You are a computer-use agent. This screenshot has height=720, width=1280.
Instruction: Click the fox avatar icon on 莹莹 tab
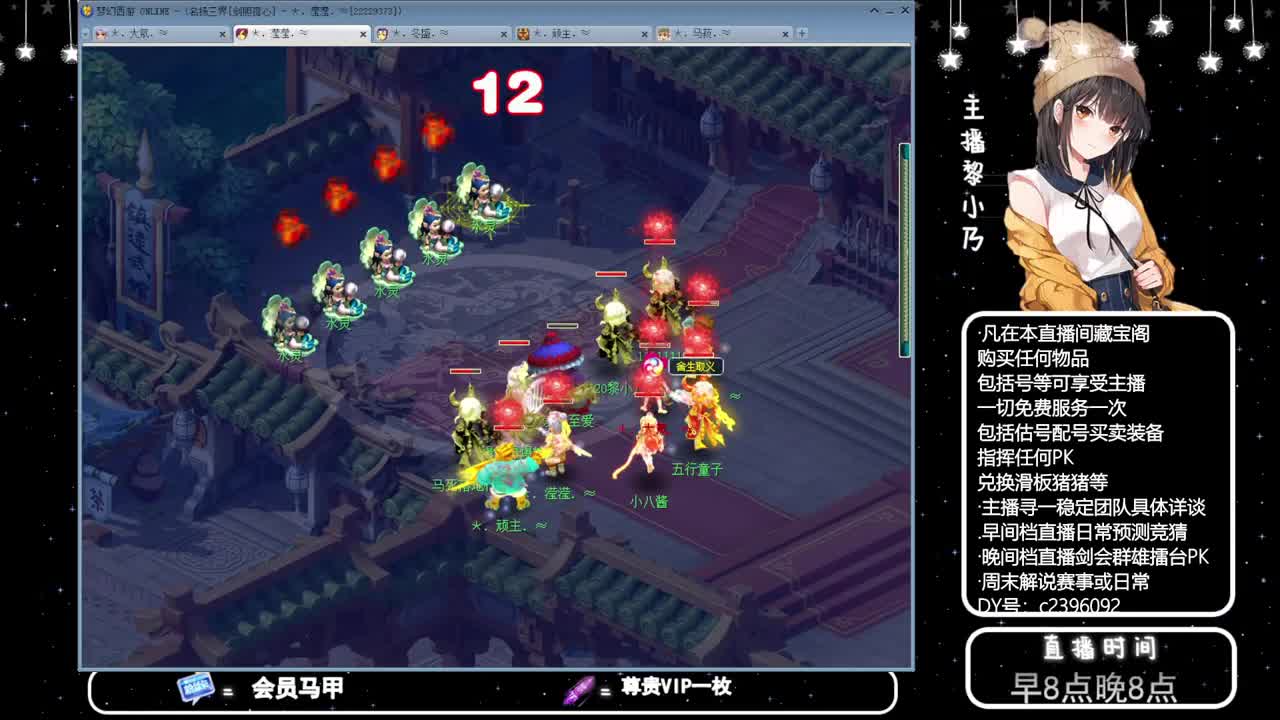pyautogui.click(x=240, y=32)
